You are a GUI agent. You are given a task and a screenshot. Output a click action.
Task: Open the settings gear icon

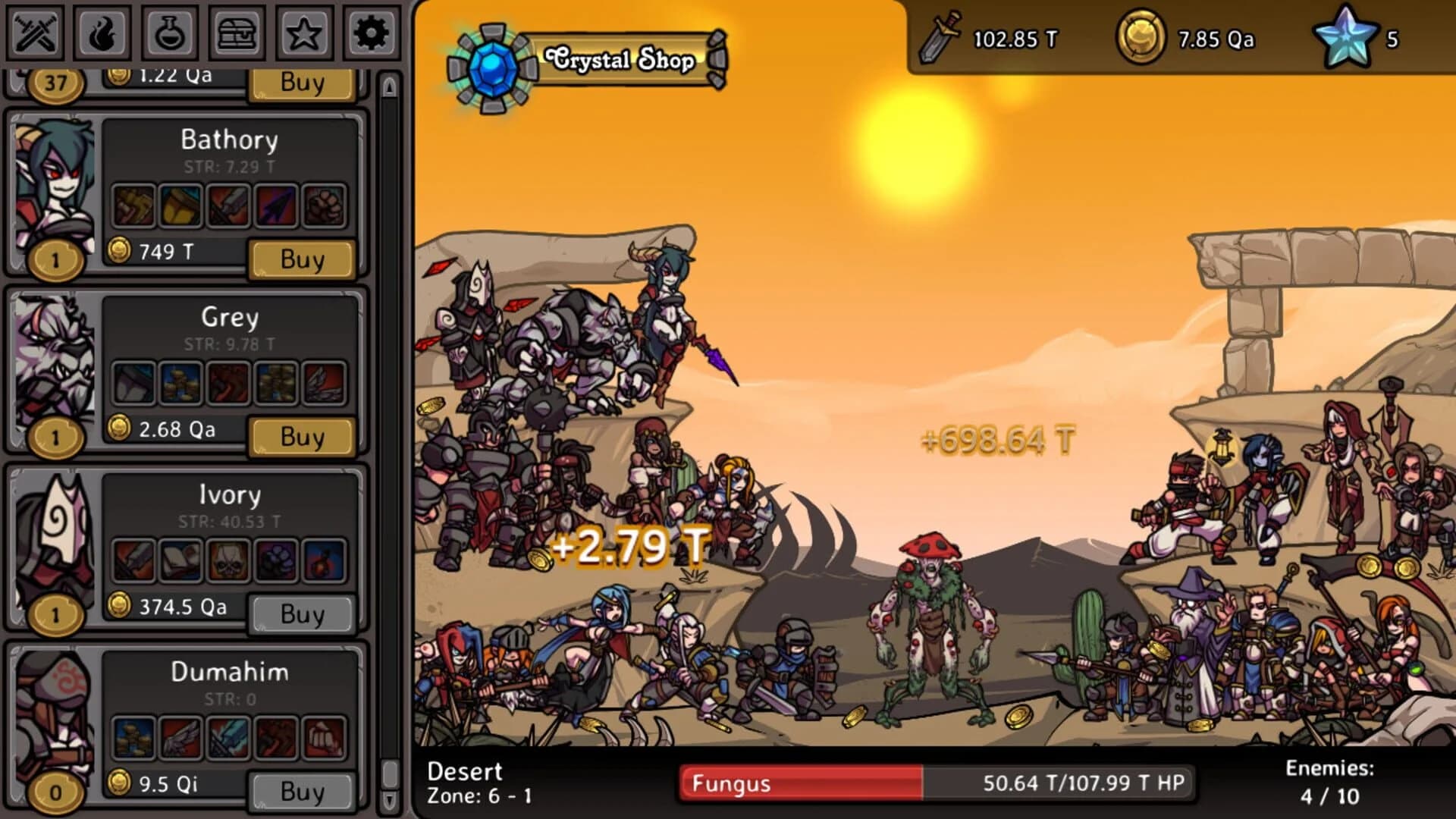point(370,34)
